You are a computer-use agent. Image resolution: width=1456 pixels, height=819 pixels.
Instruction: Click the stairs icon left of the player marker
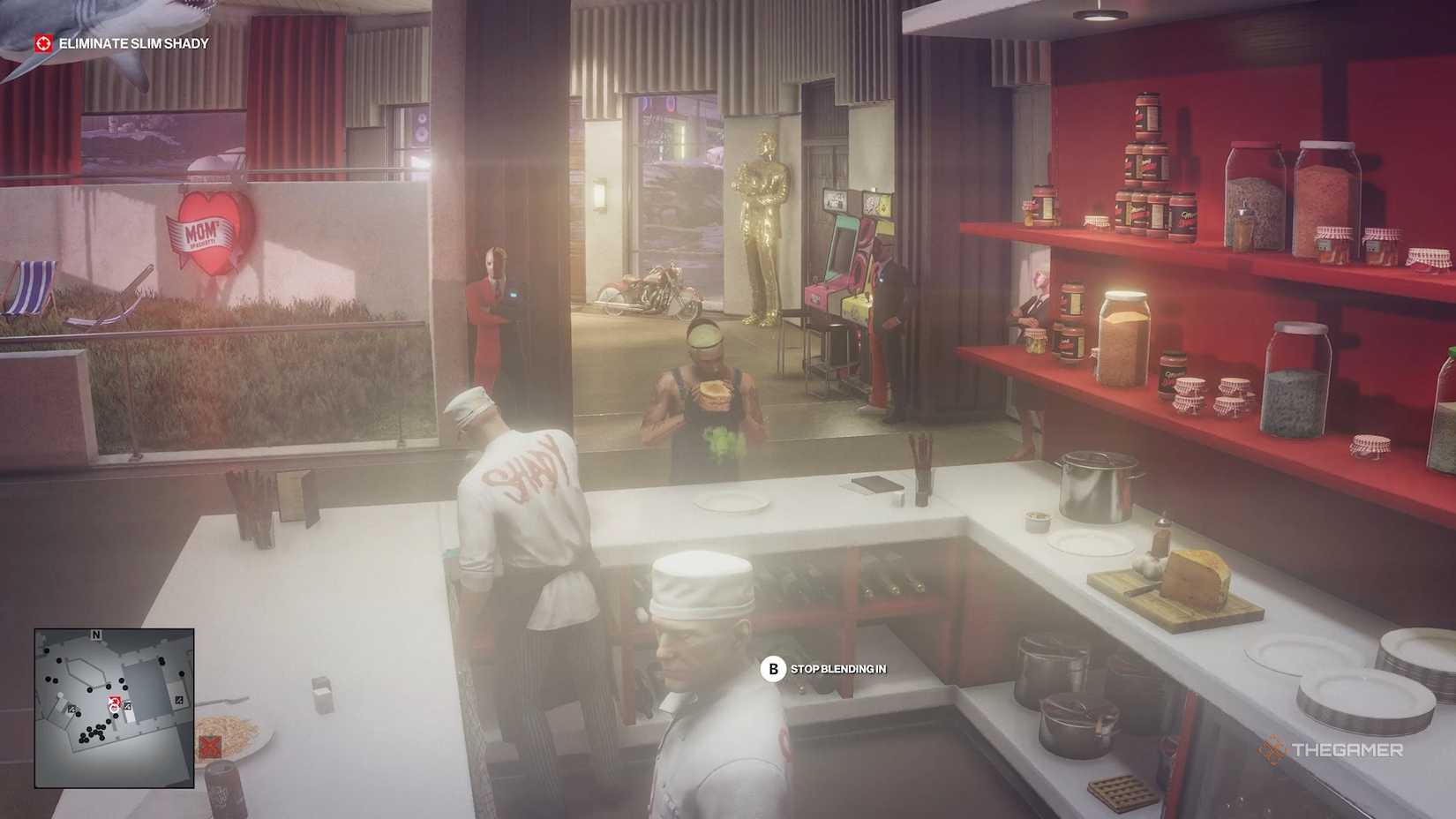coord(72,709)
